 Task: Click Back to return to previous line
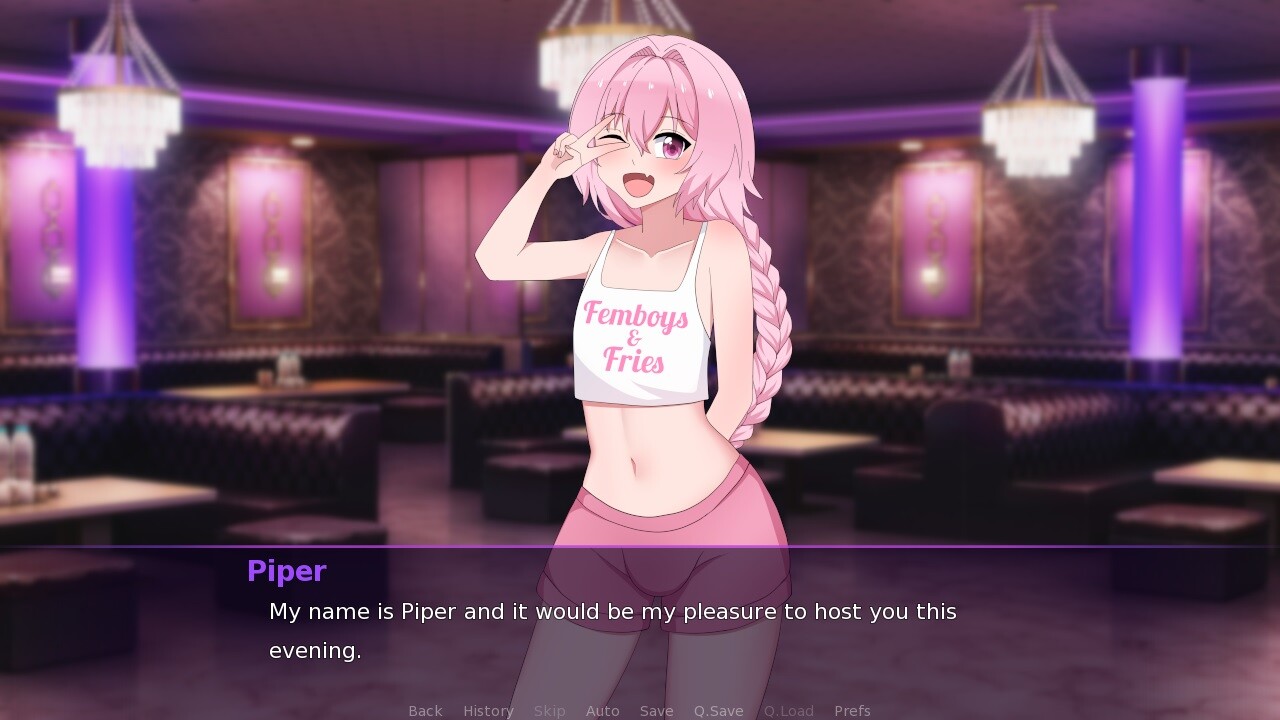pos(425,711)
